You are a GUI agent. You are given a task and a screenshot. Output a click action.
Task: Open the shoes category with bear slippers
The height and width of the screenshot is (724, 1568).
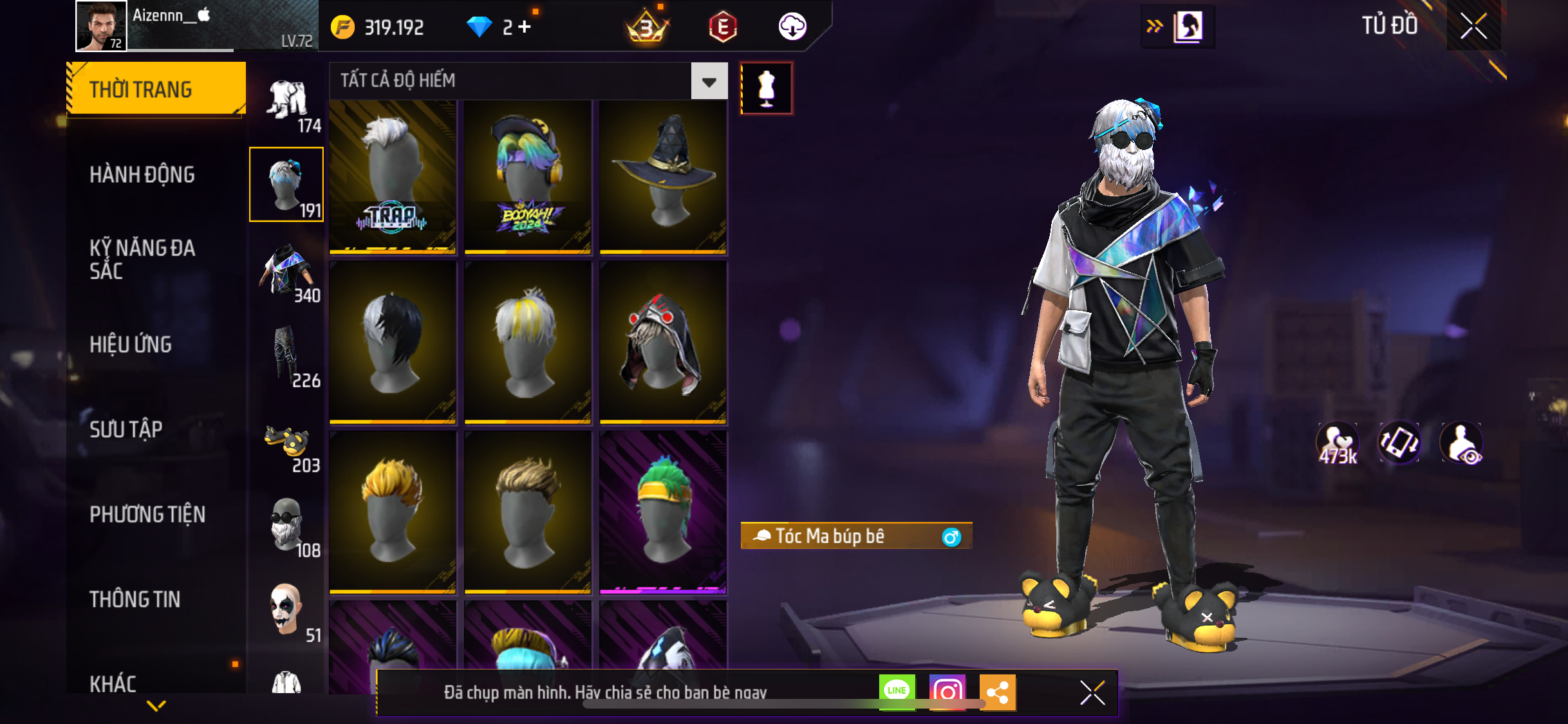click(x=287, y=445)
